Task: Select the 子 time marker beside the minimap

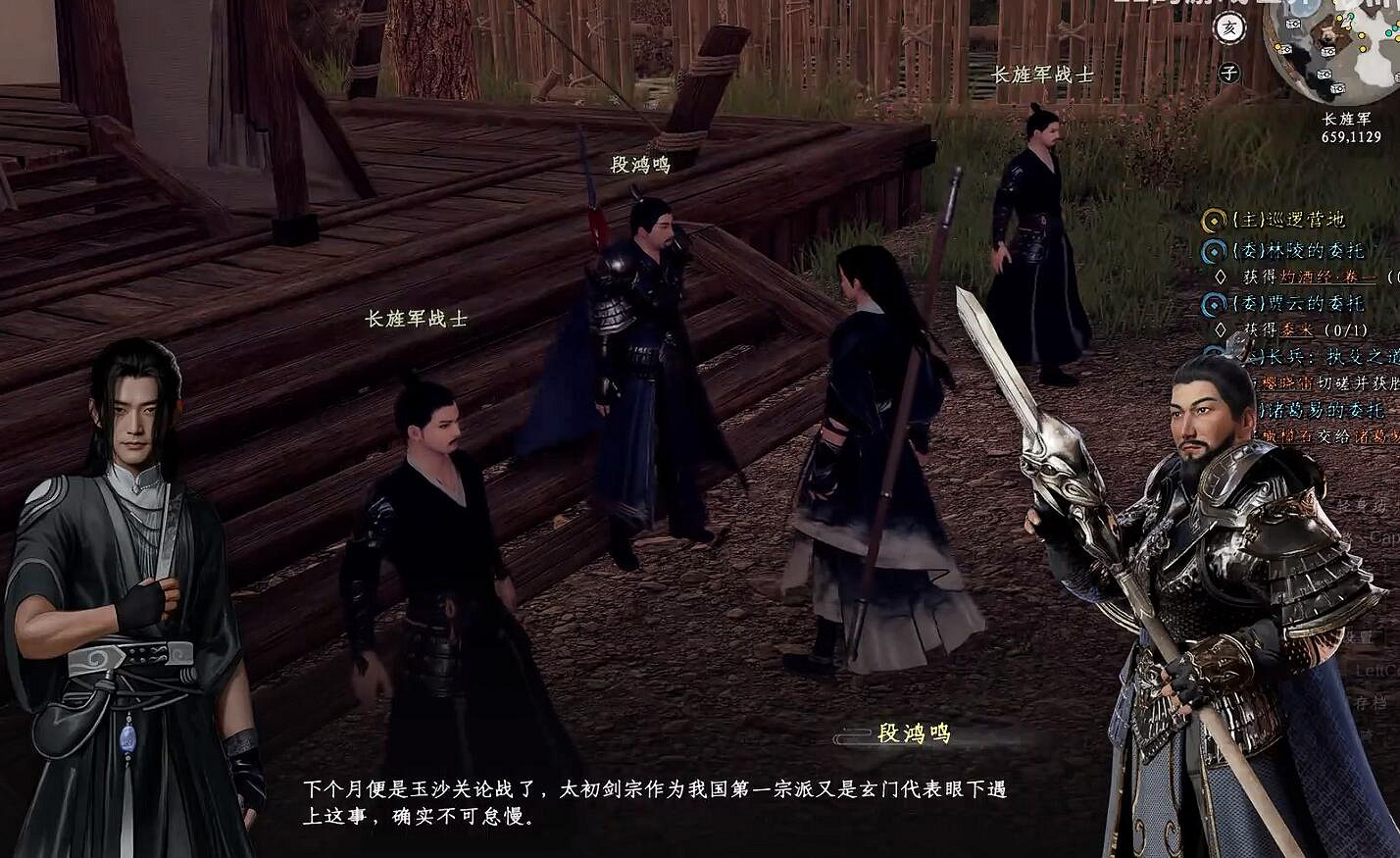Action: pos(1229,72)
